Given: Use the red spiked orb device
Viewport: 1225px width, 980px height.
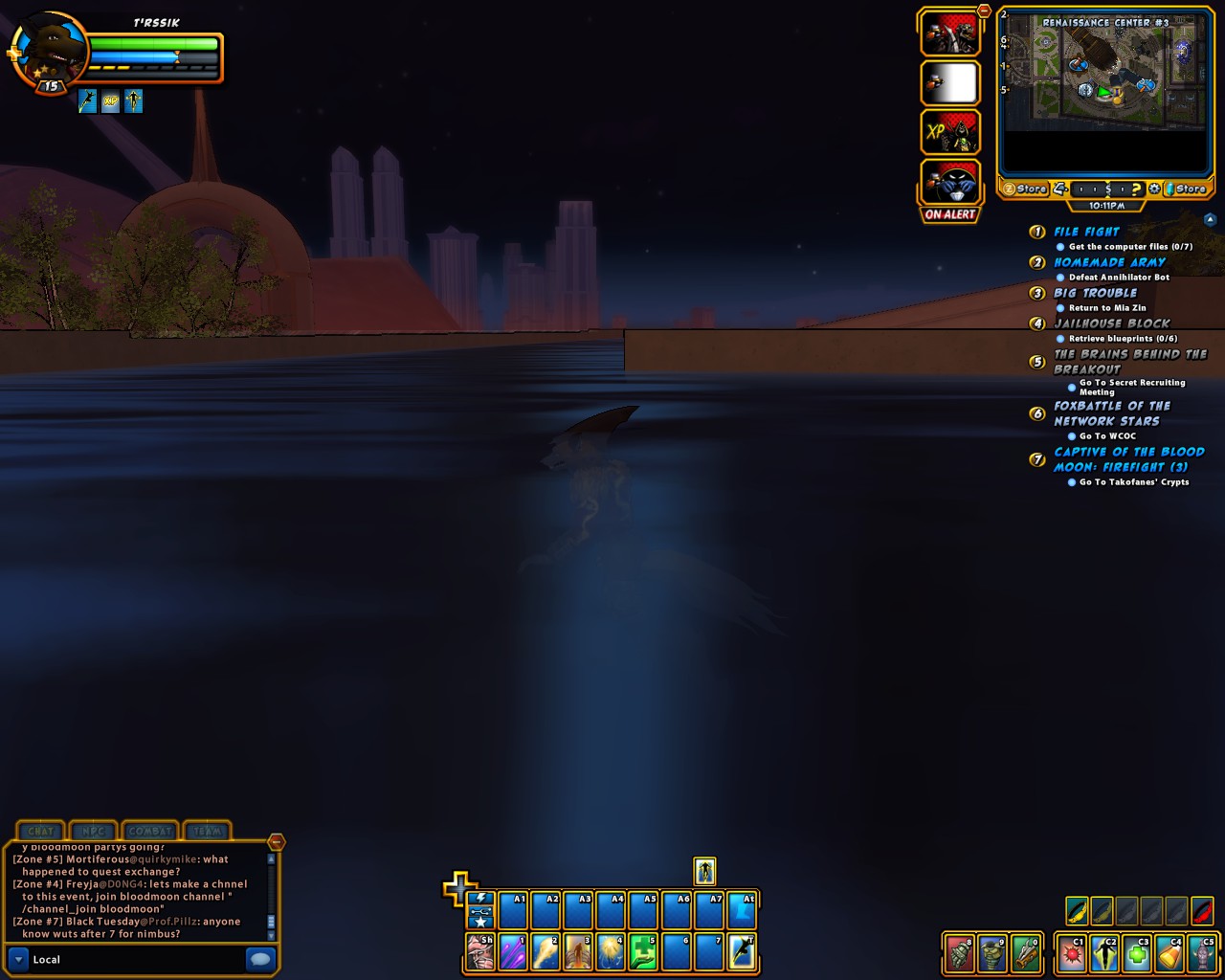Looking at the screenshot, I should pyautogui.click(x=1072, y=954).
